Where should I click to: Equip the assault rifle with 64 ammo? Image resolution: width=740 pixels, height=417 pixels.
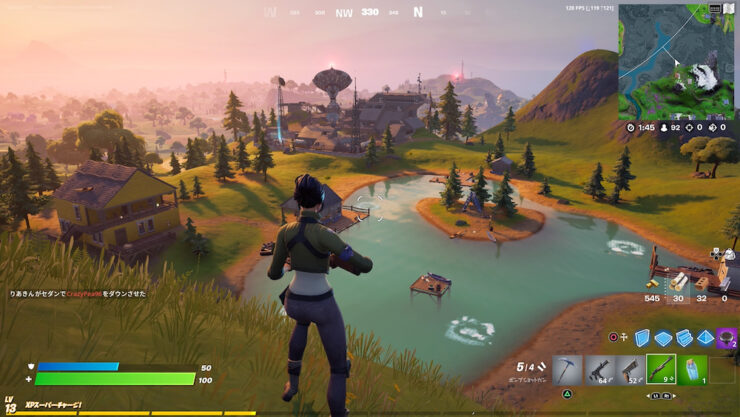pos(599,370)
